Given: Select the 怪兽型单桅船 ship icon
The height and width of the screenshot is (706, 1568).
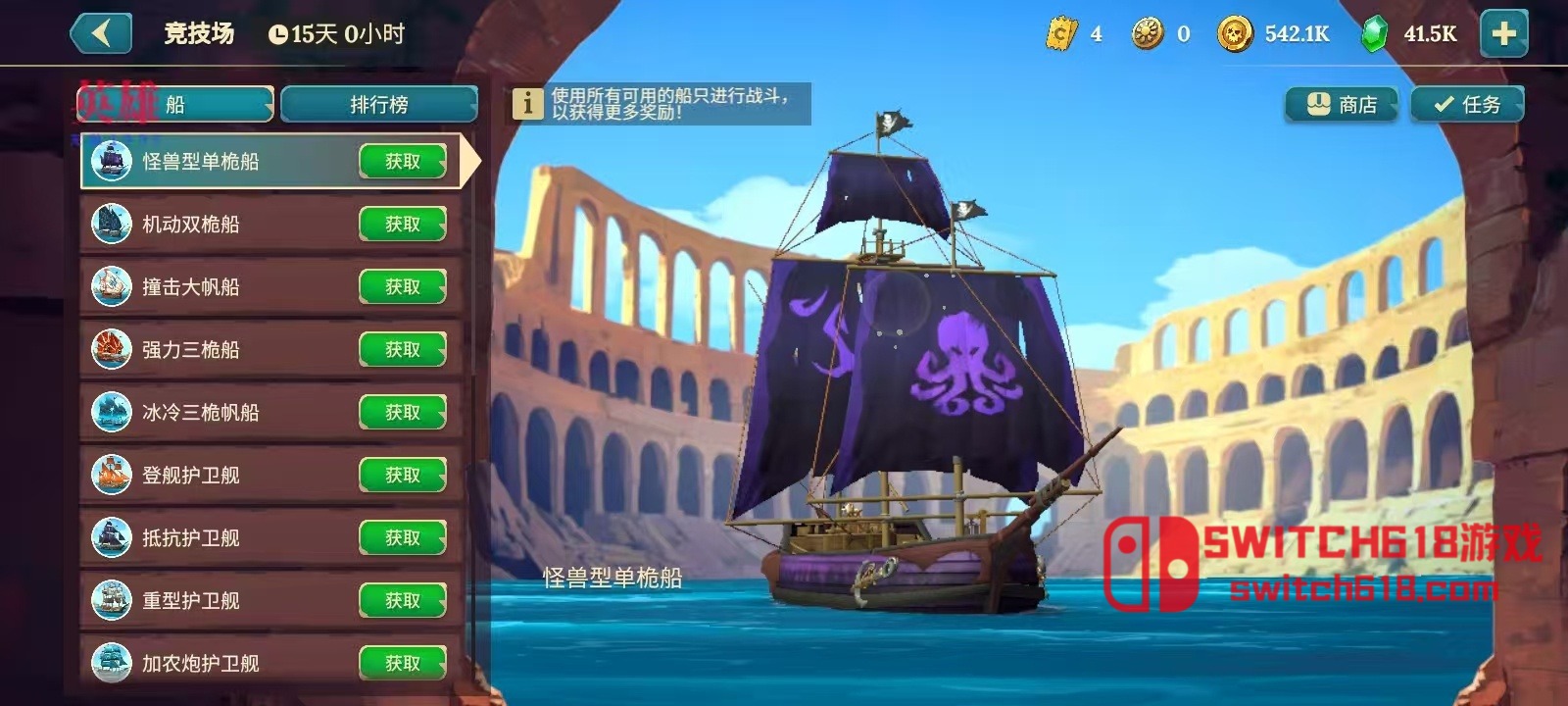Looking at the screenshot, I should 111,162.
